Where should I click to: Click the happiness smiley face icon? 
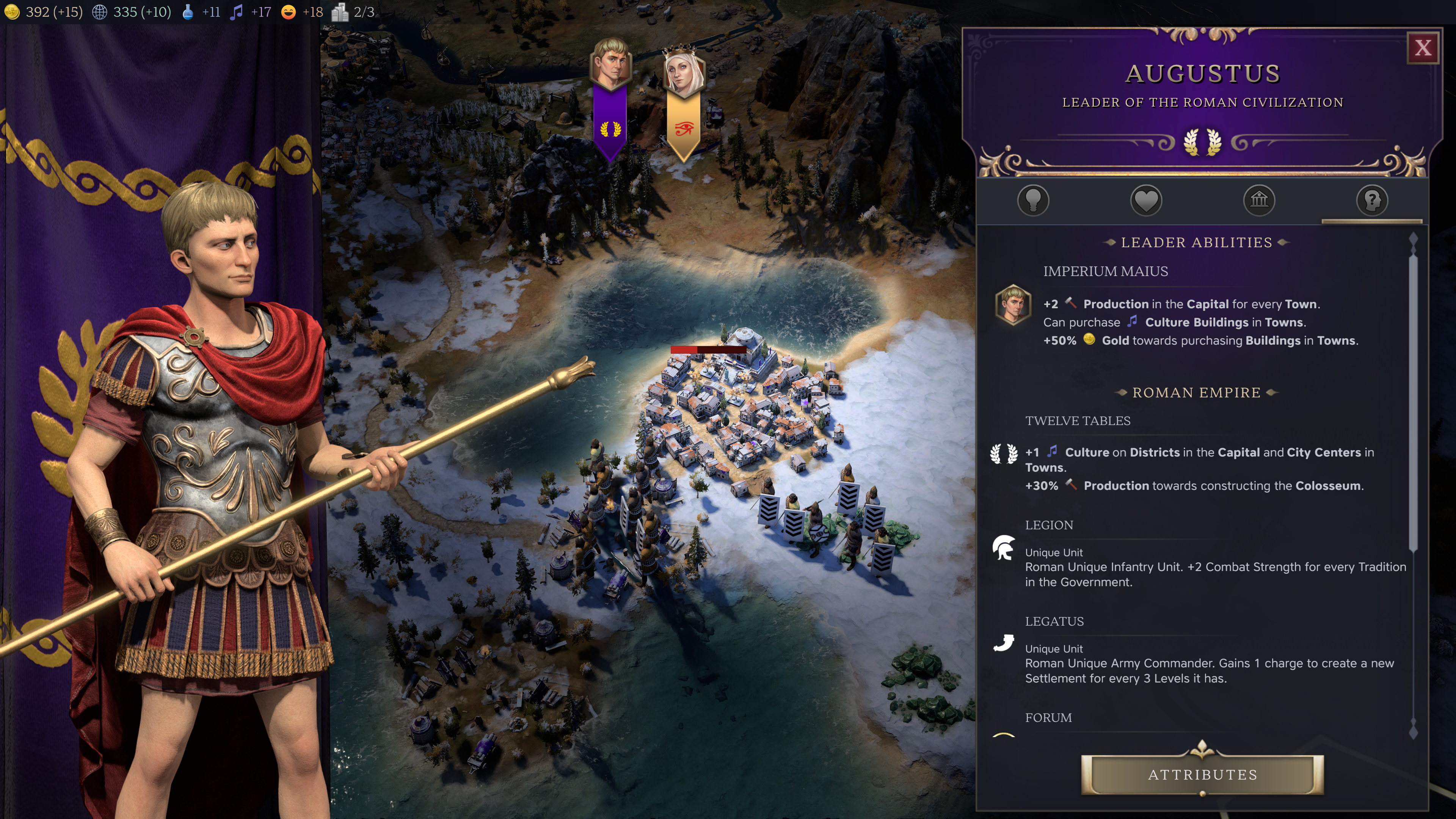[x=288, y=12]
